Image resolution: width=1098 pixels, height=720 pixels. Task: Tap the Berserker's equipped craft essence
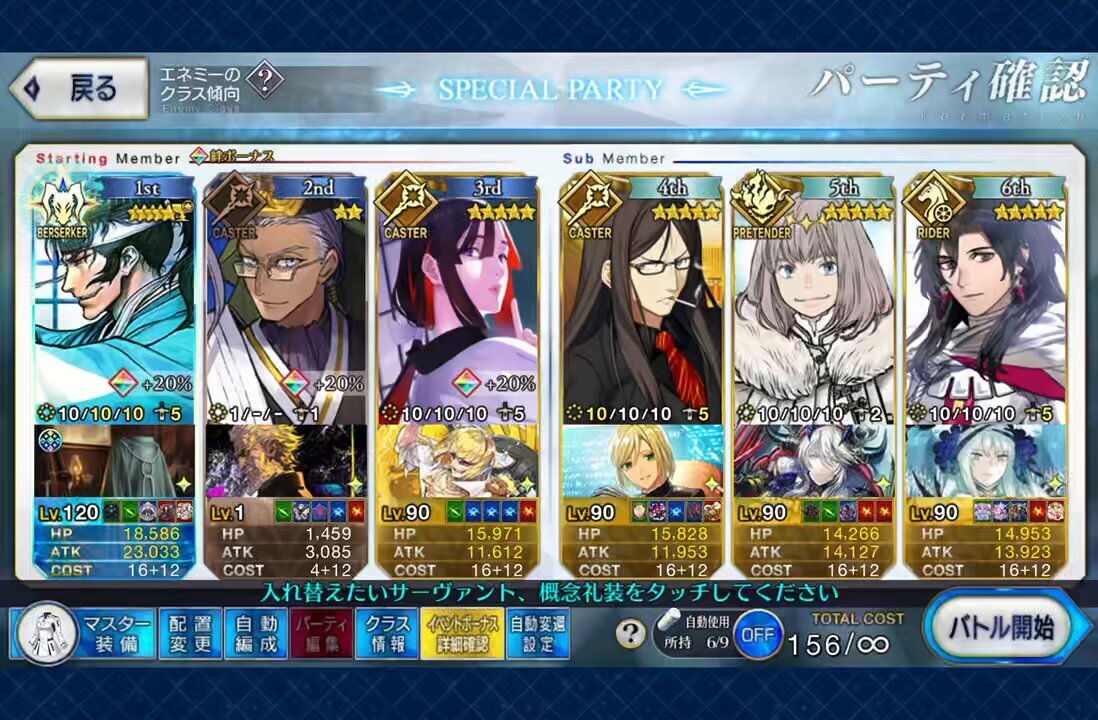(x=114, y=461)
